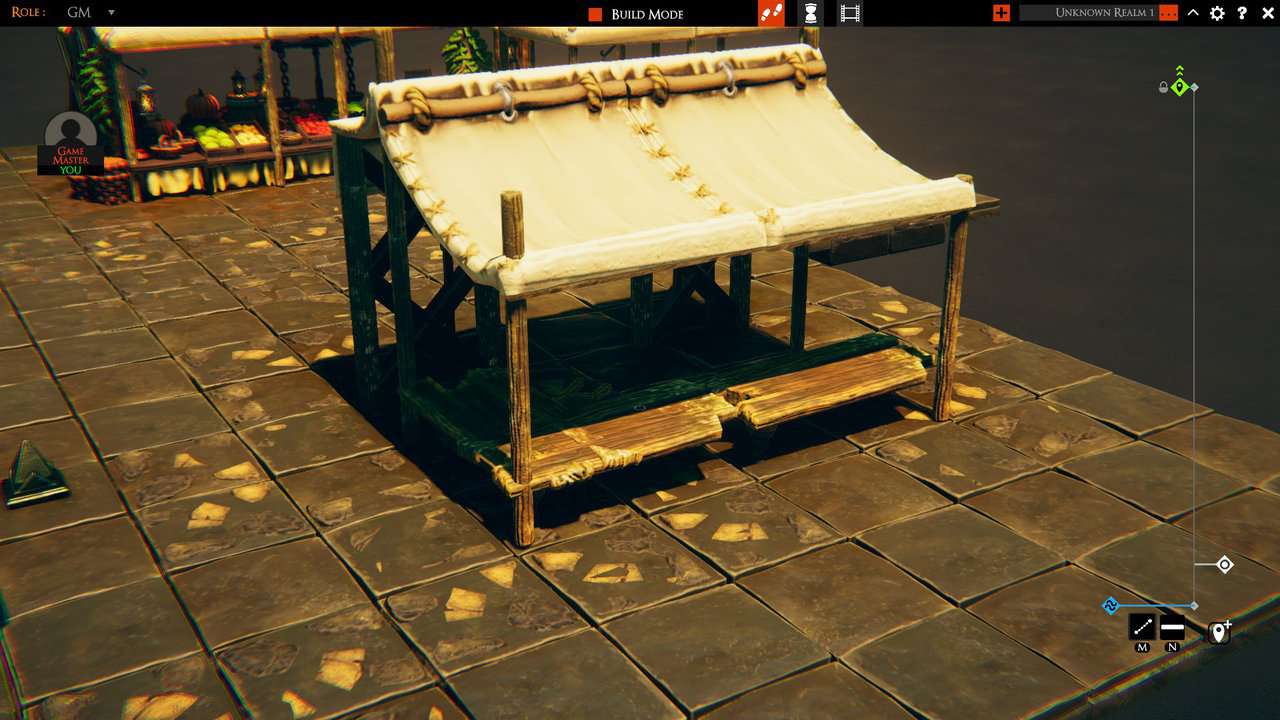Open the film strip cutscene tool
Screen dimensions: 1280x720
850,13
